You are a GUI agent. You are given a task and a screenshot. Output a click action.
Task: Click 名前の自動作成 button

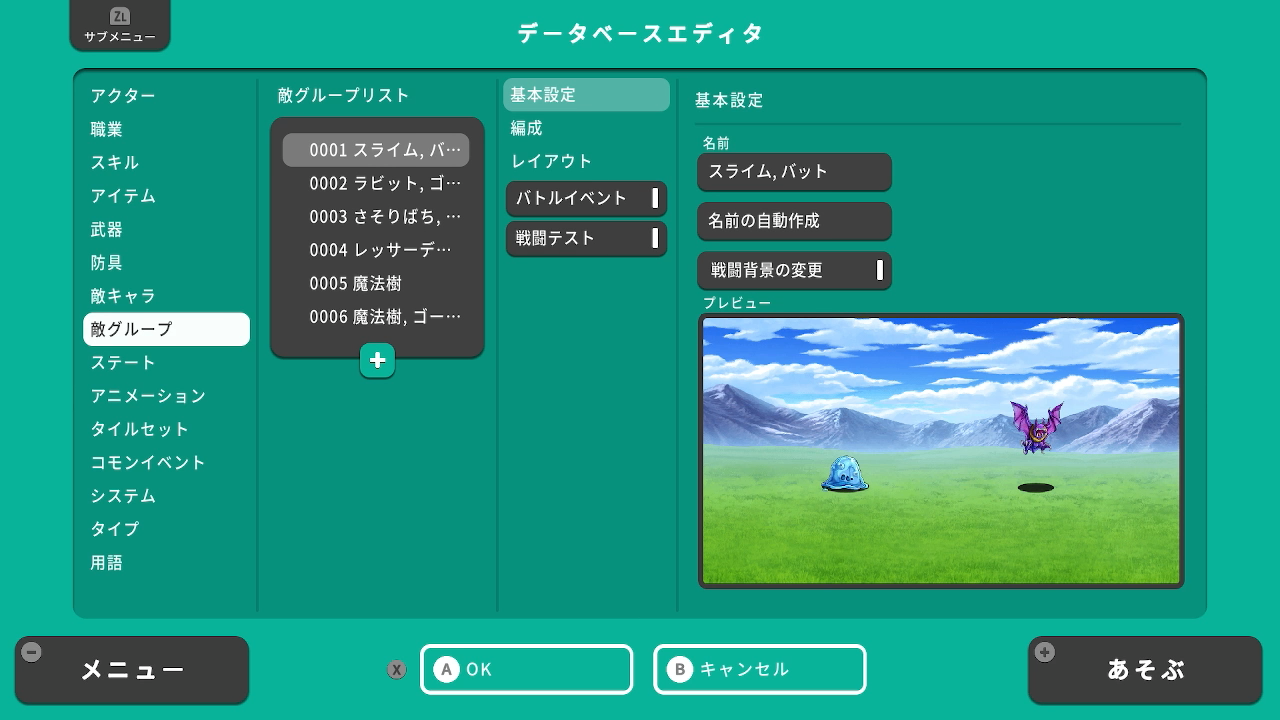click(x=794, y=221)
